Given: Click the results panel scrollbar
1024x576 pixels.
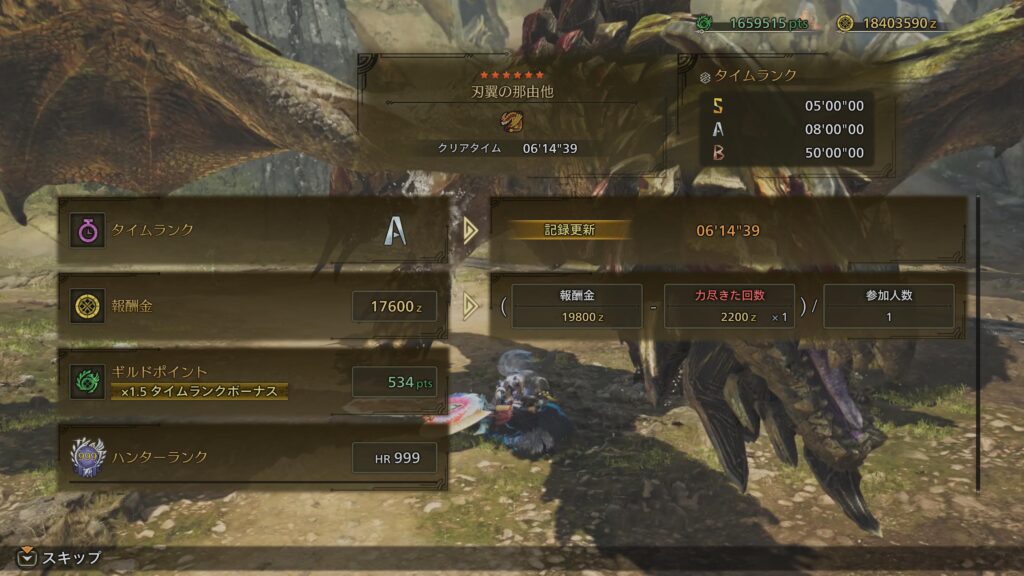Looking at the screenshot, I should pyautogui.click(x=978, y=340).
